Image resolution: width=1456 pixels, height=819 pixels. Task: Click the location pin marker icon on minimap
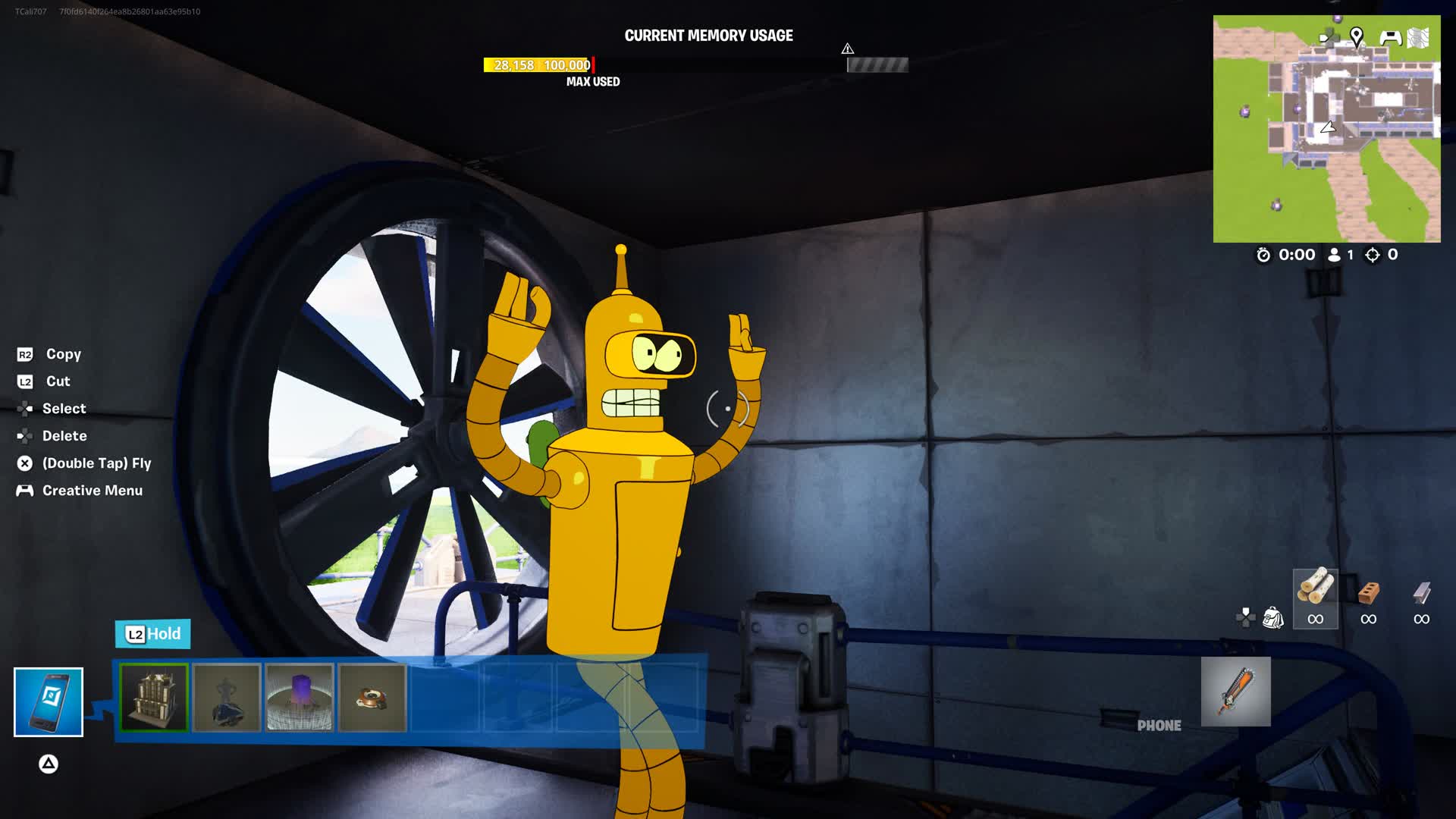pos(1357,36)
